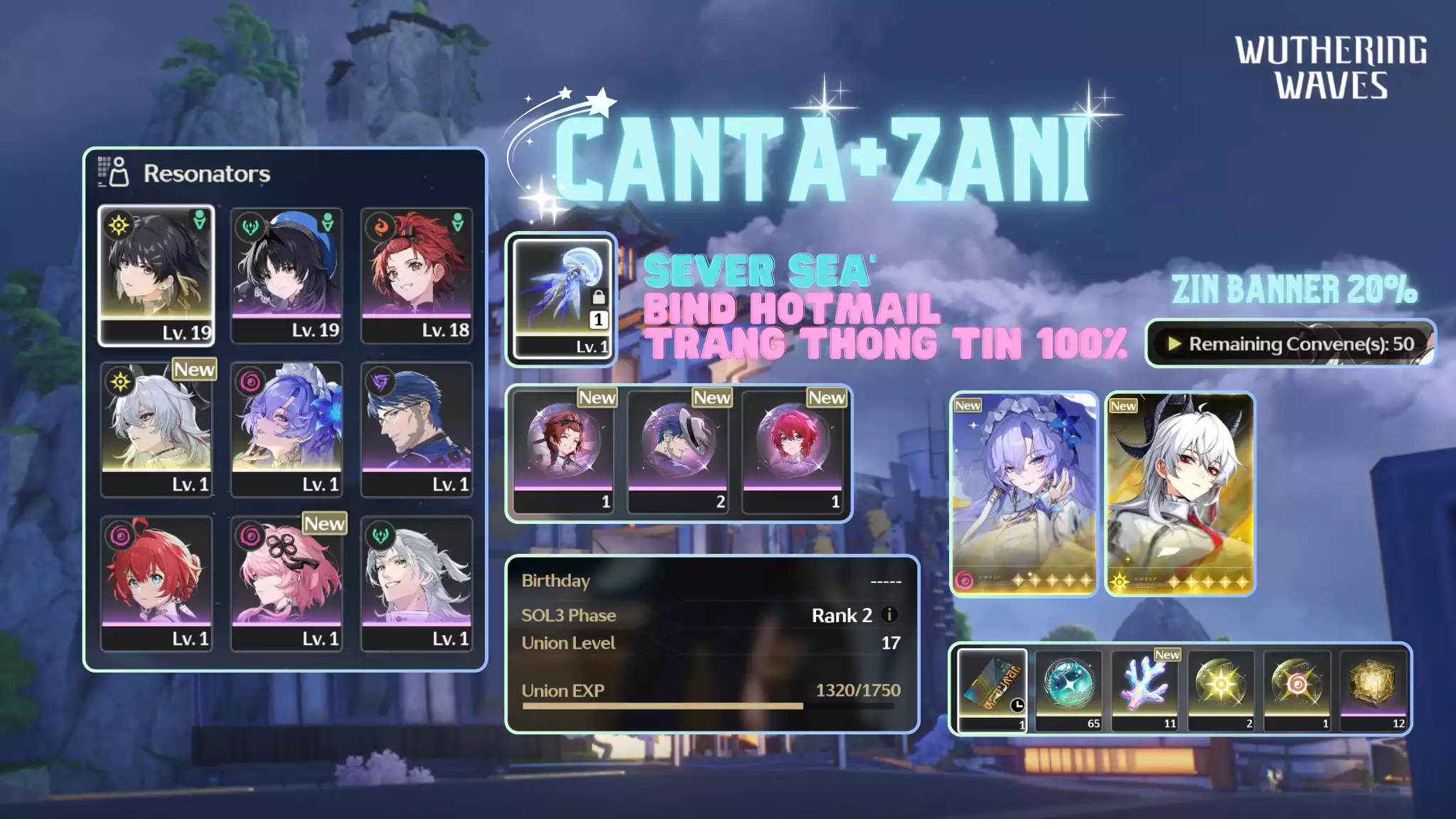Select purple-haired Cantarella in the resonator grid
Viewport: 1456px width, 819px height.
(287, 429)
